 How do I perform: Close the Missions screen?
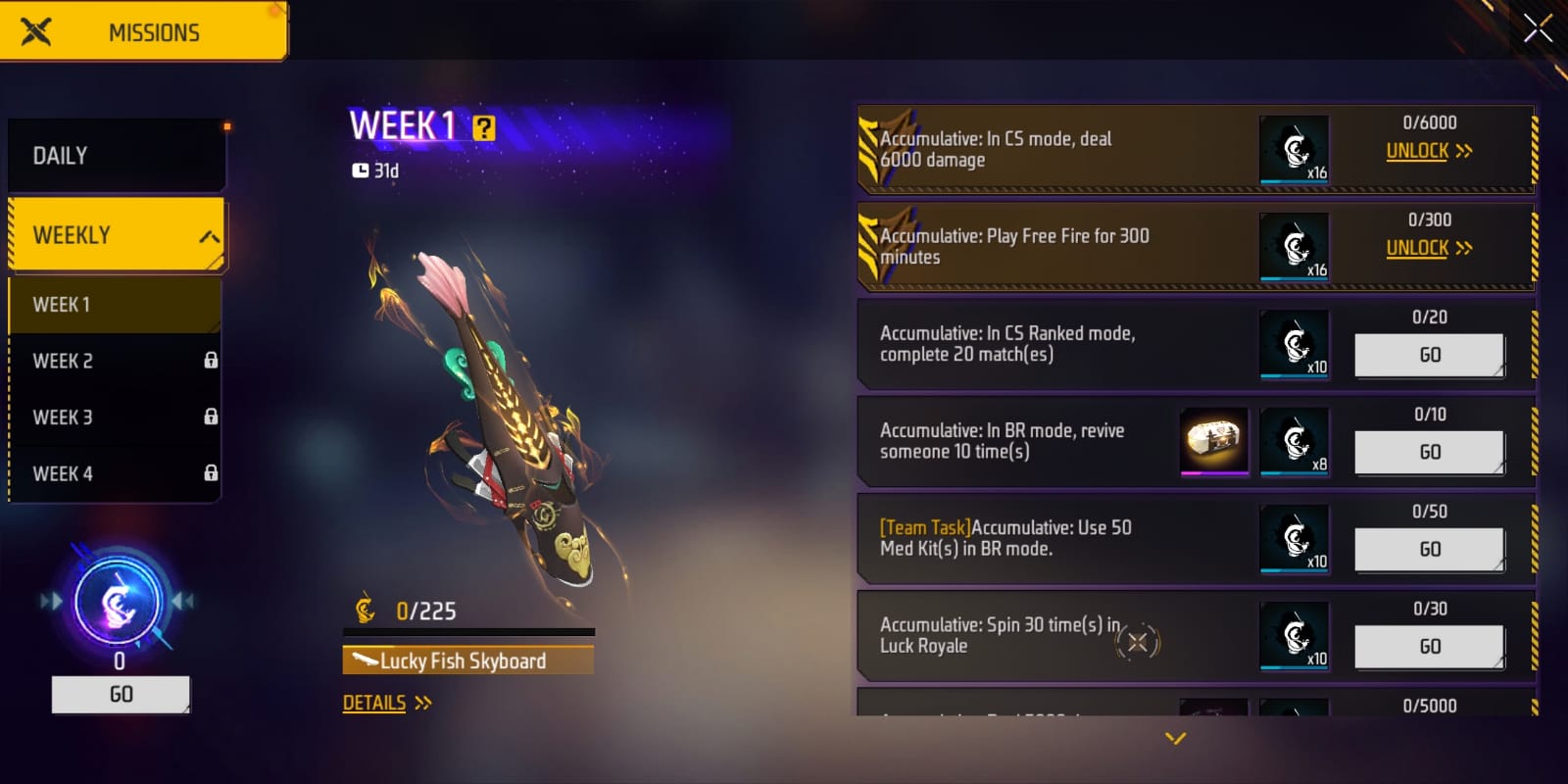coord(1538,28)
